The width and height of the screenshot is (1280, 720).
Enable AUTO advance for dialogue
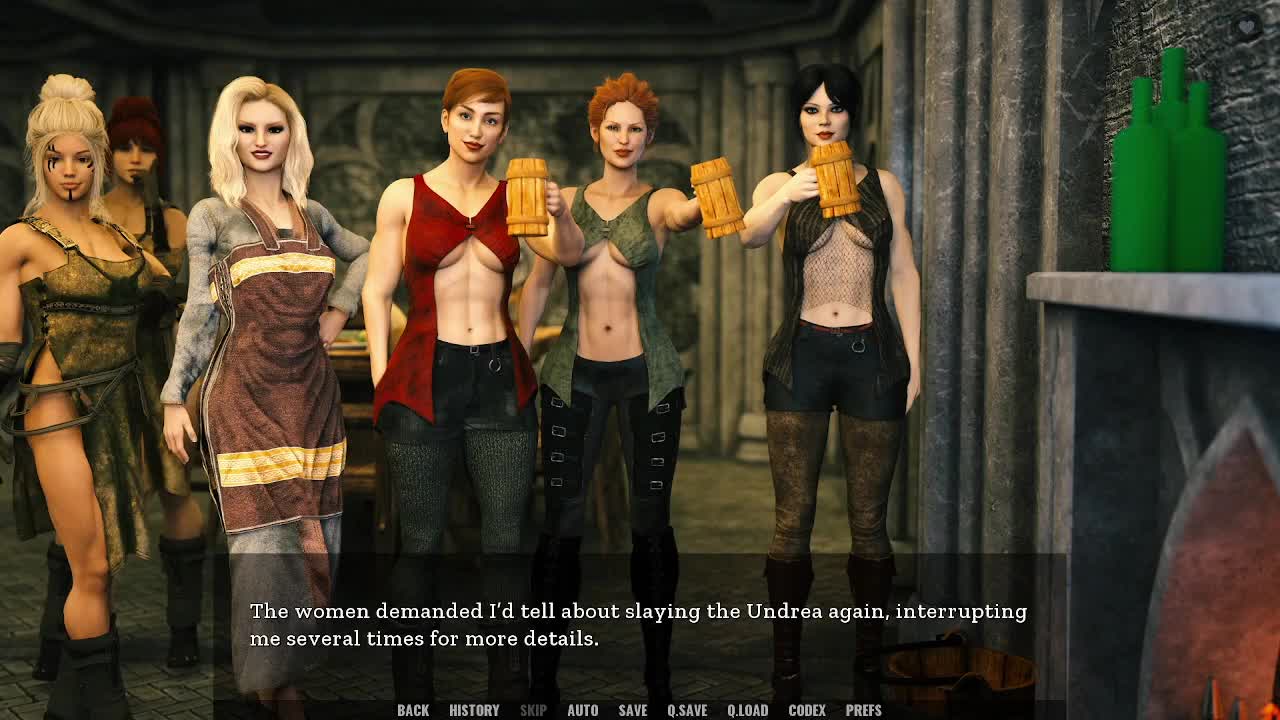[x=582, y=710]
